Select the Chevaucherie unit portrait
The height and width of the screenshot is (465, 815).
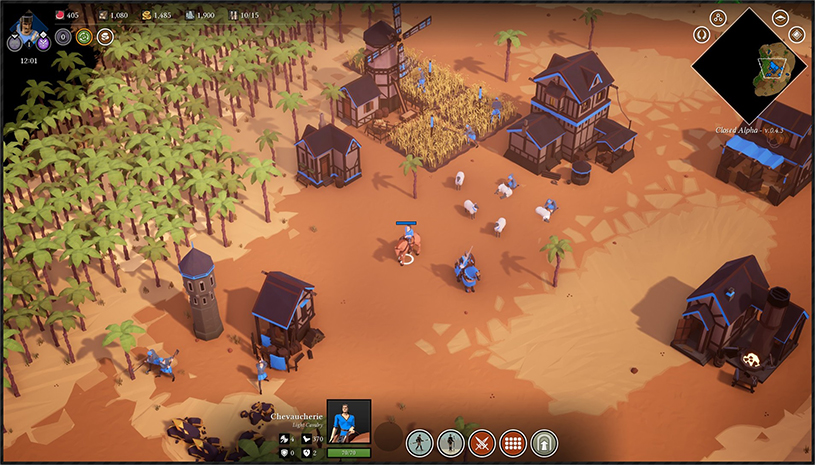coord(349,421)
